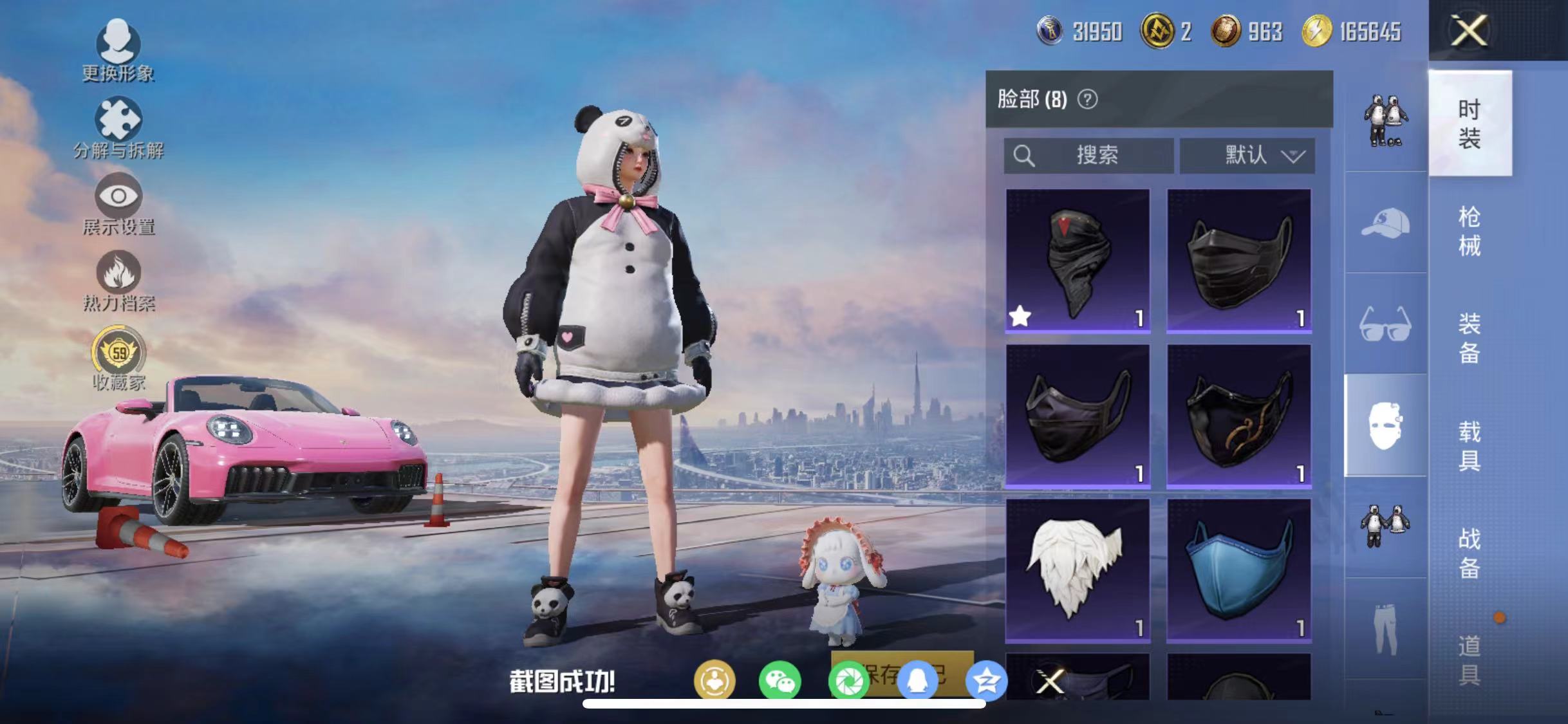1568x724 pixels.
Task: Open 分解与拆解 dismantle panel
Action: point(119,119)
